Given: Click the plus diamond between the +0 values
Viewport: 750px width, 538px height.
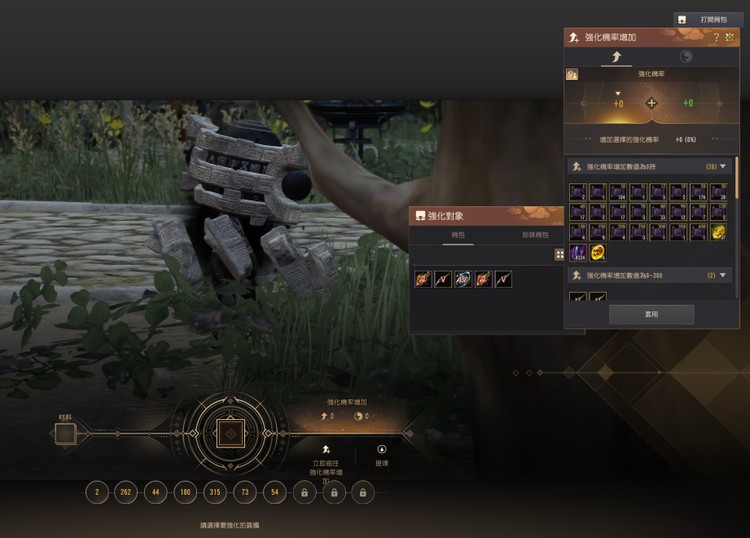Looking at the screenshot, I should tap(651, 103).
